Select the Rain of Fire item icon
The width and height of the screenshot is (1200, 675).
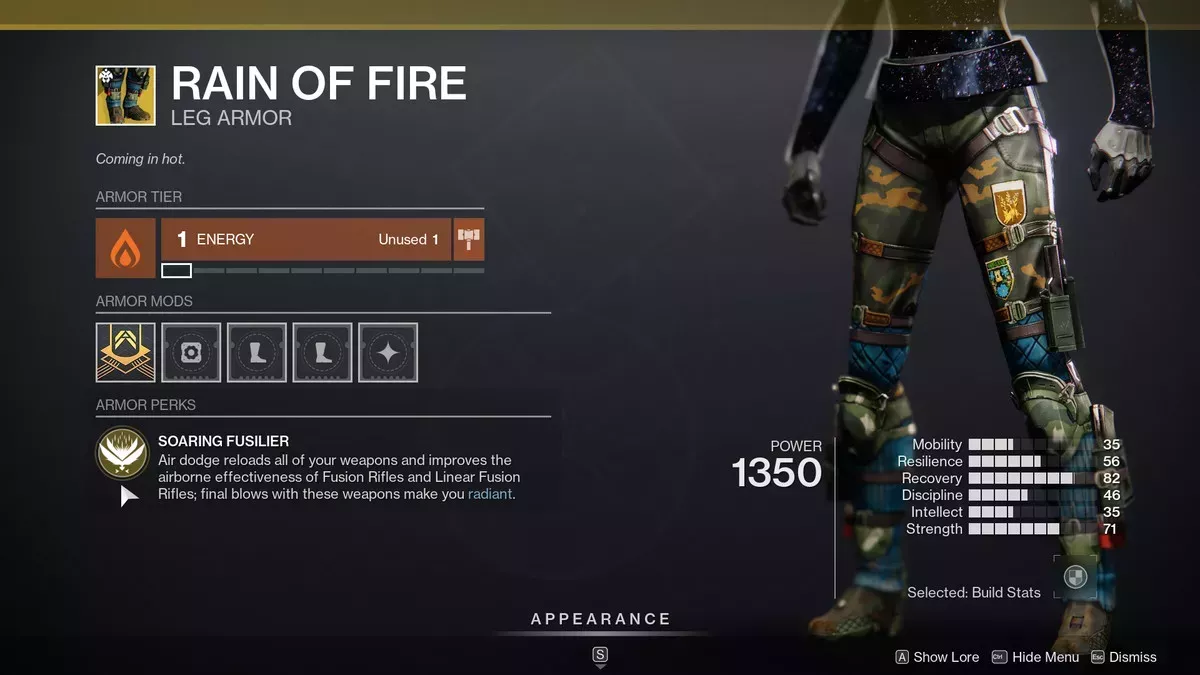coord(125,96)
